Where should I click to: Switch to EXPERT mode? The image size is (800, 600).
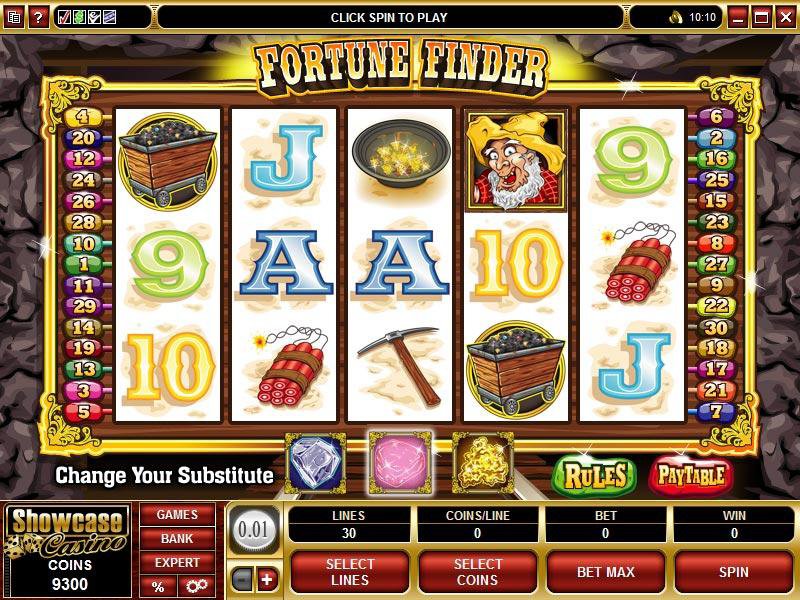pos(176,563)
